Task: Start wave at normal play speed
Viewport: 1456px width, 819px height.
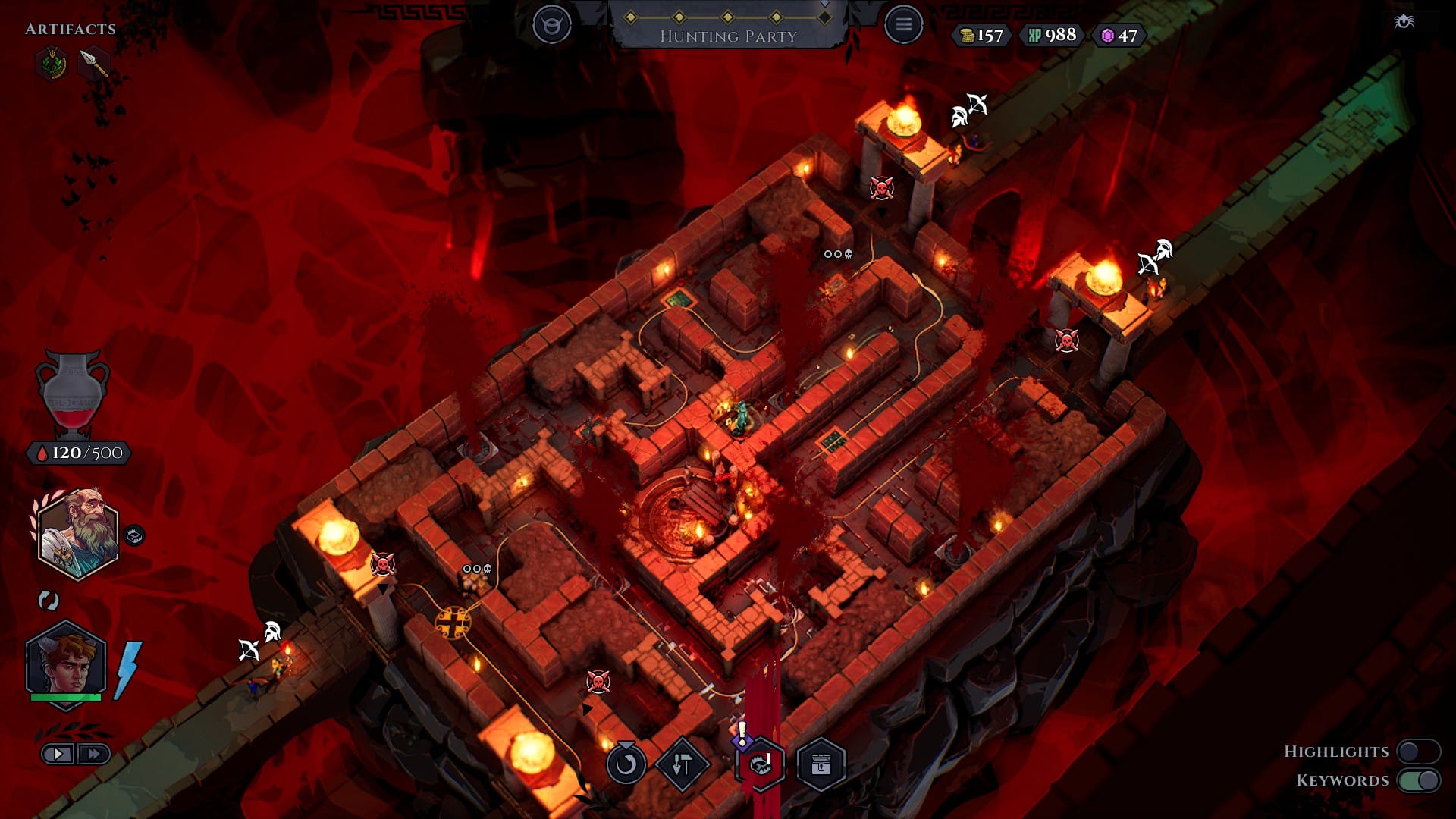Action: [x=58, y=754]
